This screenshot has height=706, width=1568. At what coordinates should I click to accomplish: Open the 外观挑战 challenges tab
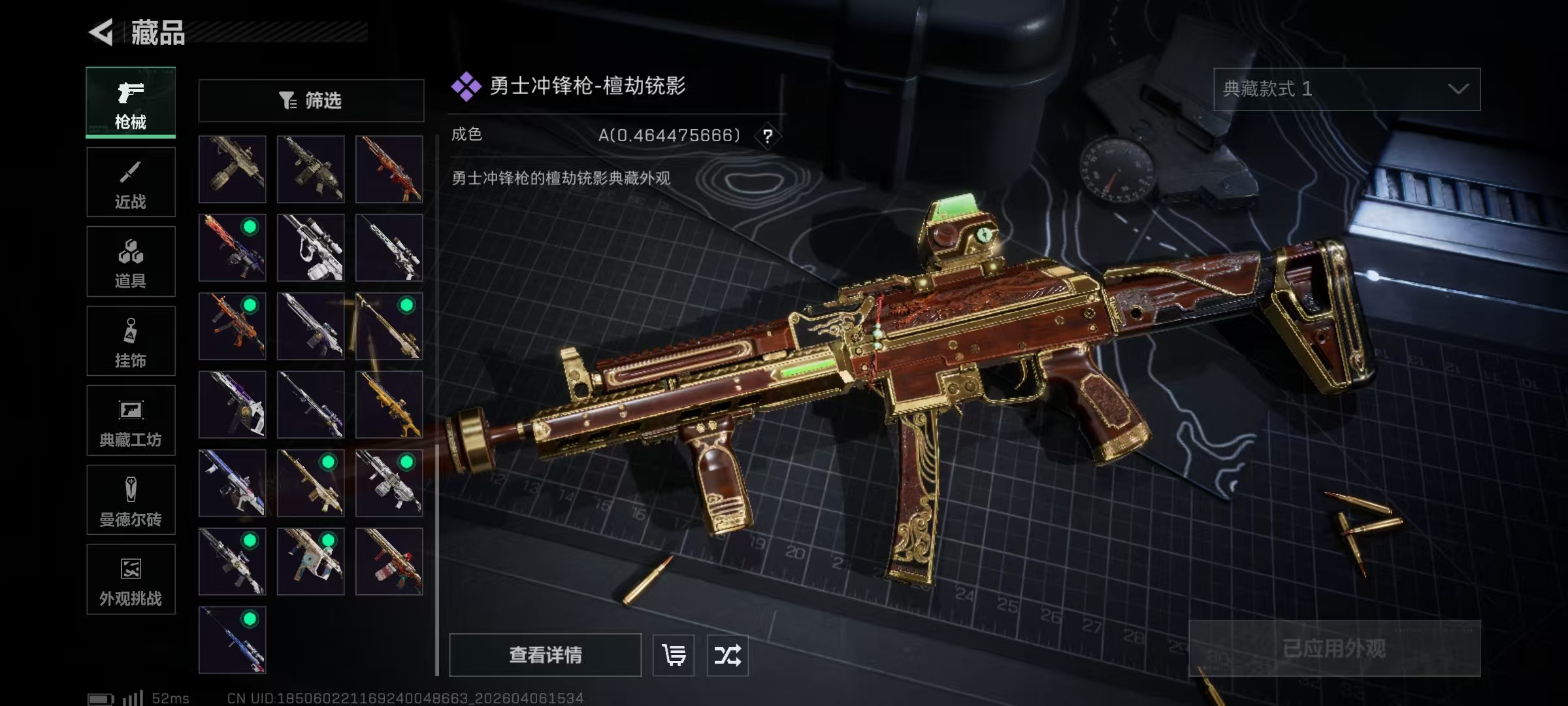point(131,579)
